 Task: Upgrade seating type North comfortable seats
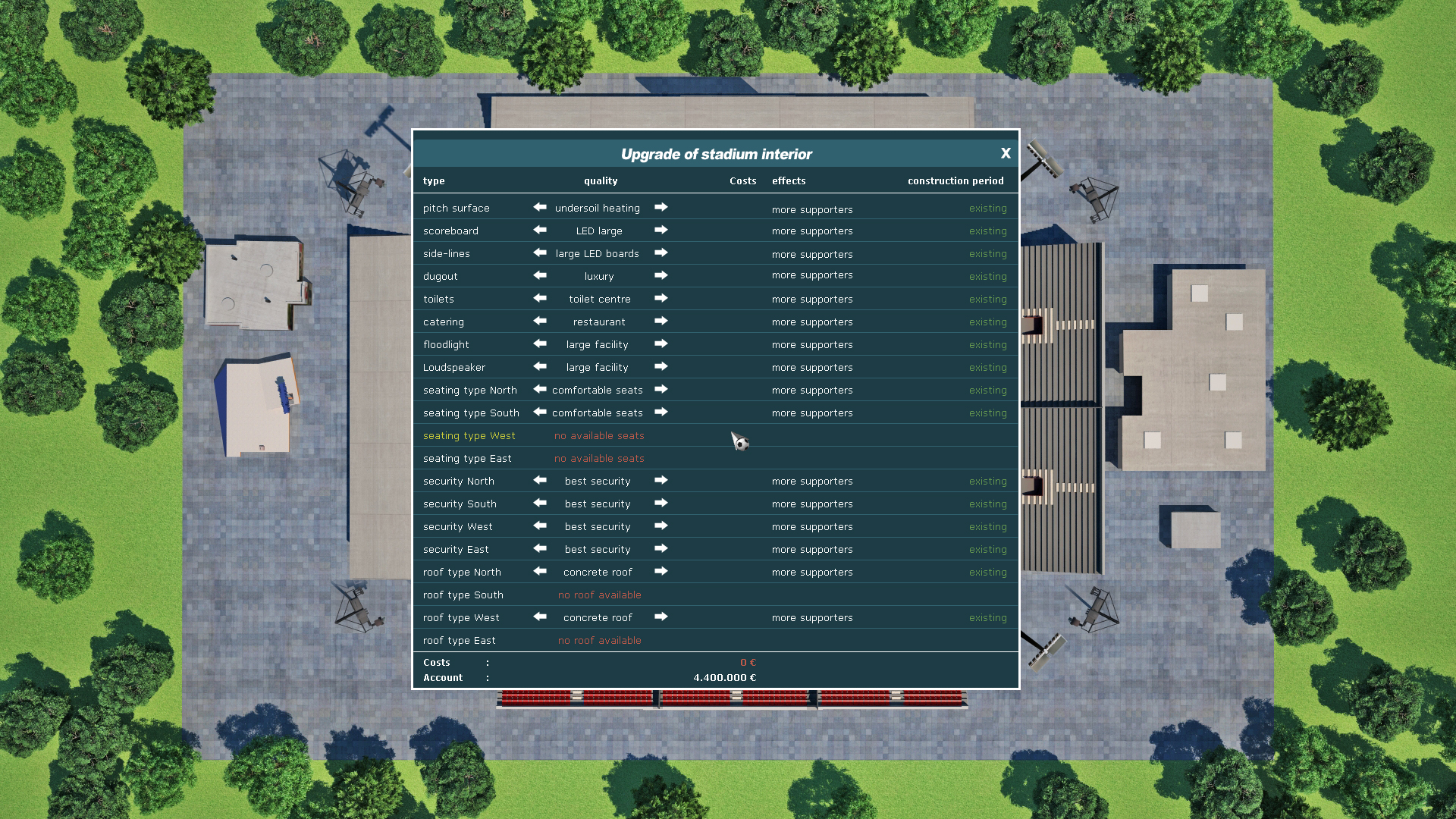pyautogui.click(x=661, y=390)
